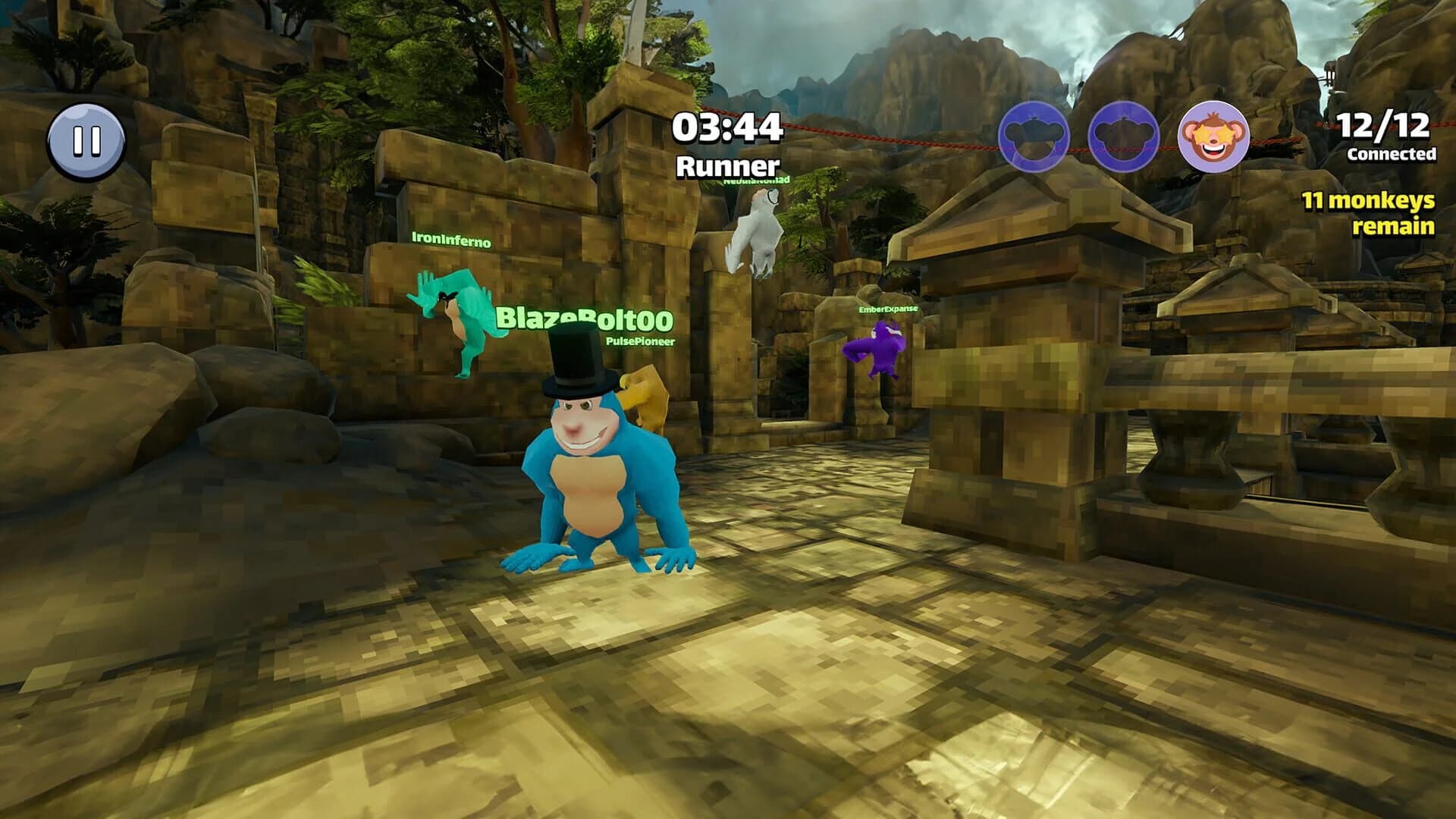Open the pause menu button
The height and width of the screenshot is (819, 1456).
pyautogui.click(x=86, y=139)
